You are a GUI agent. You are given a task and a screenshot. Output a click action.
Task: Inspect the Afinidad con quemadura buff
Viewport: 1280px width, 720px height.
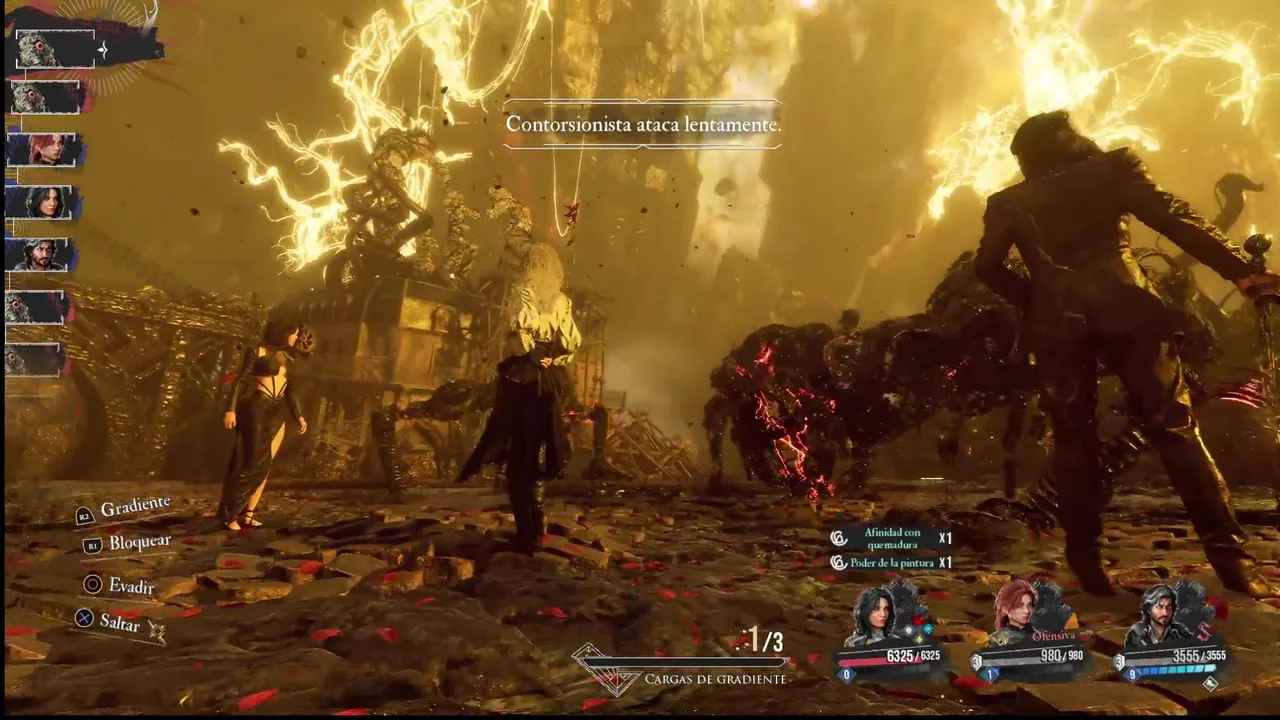click(891, 538)
